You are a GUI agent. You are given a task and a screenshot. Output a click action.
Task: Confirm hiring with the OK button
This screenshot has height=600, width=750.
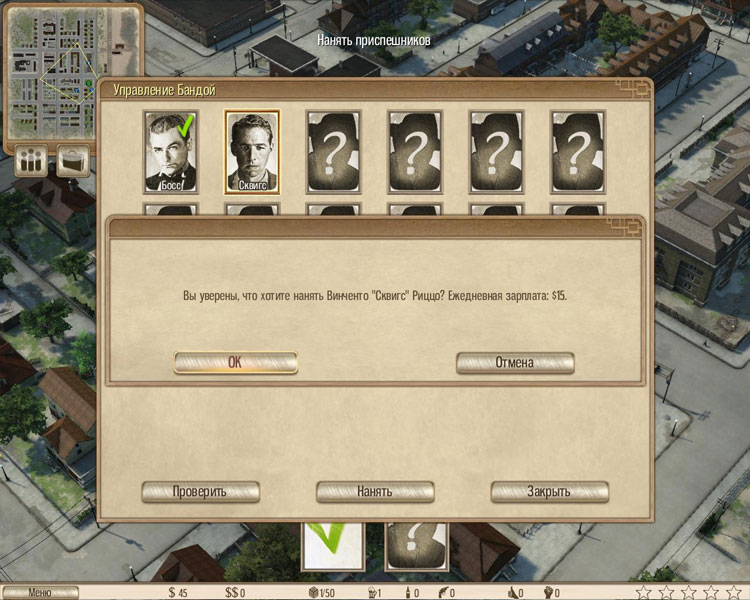click(x=235, y=362)
